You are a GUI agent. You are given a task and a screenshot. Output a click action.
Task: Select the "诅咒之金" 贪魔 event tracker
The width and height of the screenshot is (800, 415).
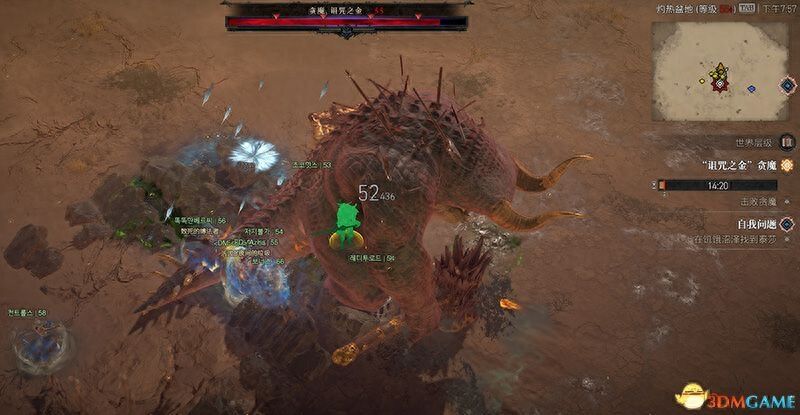pos(738,165)
